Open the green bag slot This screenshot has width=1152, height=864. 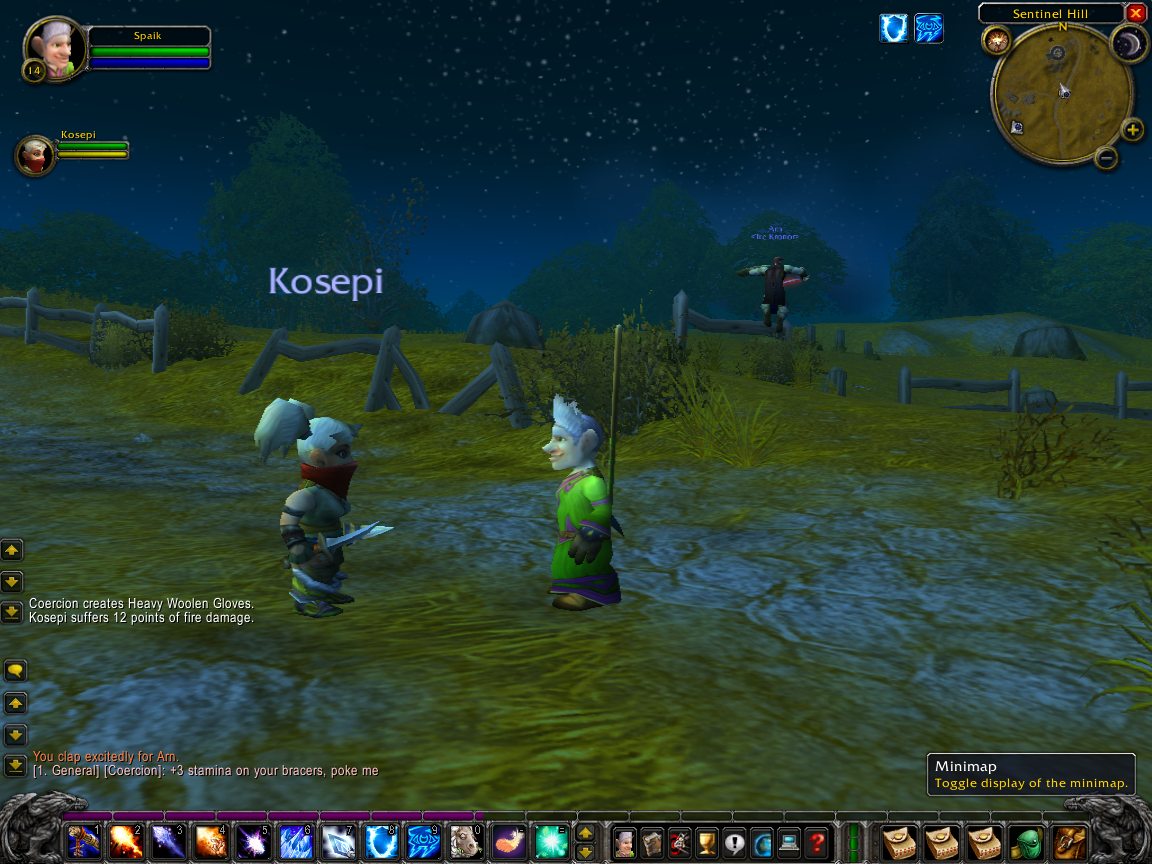1026,842
